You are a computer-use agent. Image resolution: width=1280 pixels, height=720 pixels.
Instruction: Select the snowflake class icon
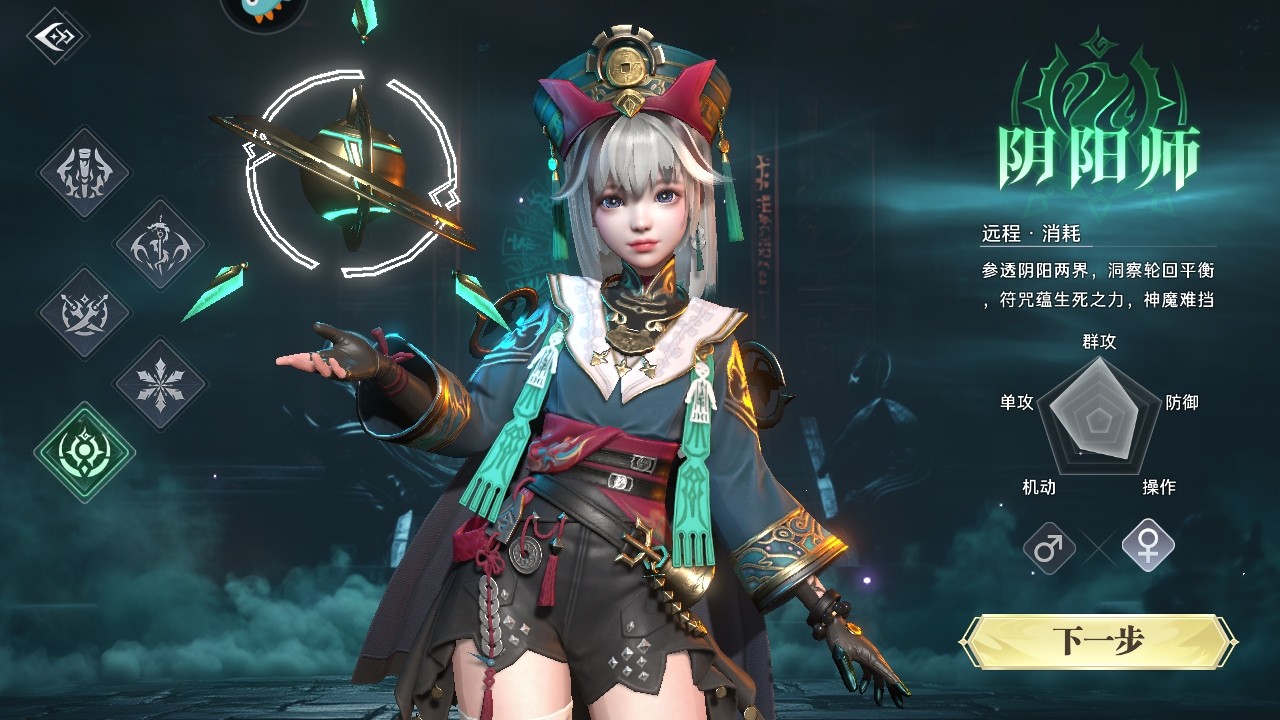click(x=159, y=383)
